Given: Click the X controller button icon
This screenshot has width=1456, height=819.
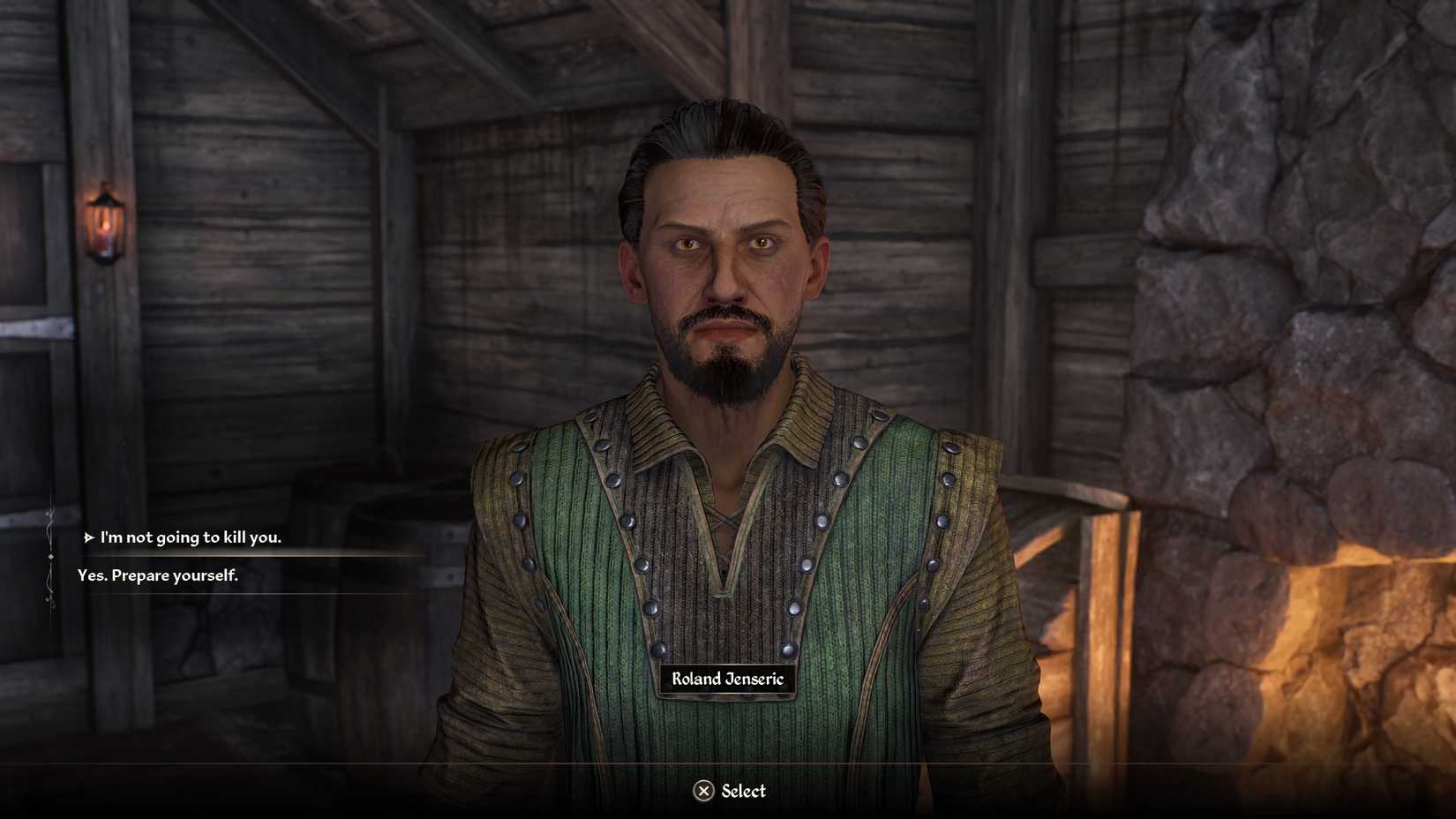Looking at the screenshot, I should pos(705,792).
